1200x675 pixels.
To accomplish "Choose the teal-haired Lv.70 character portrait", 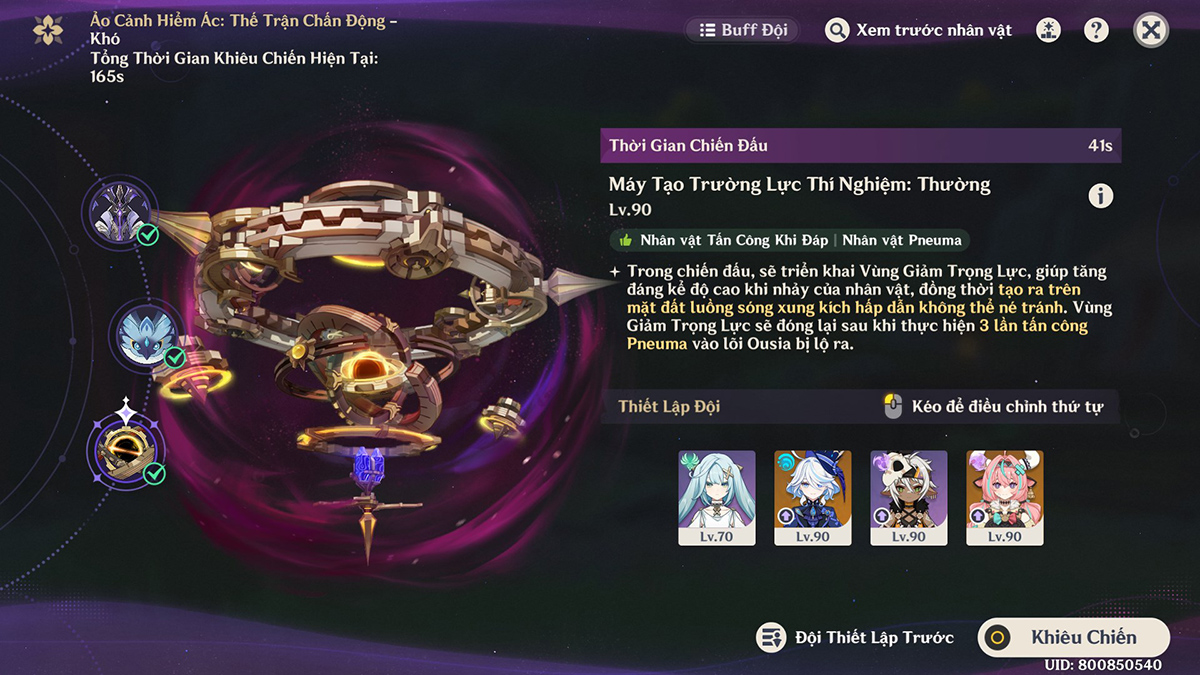I will (x=717, y=497).
